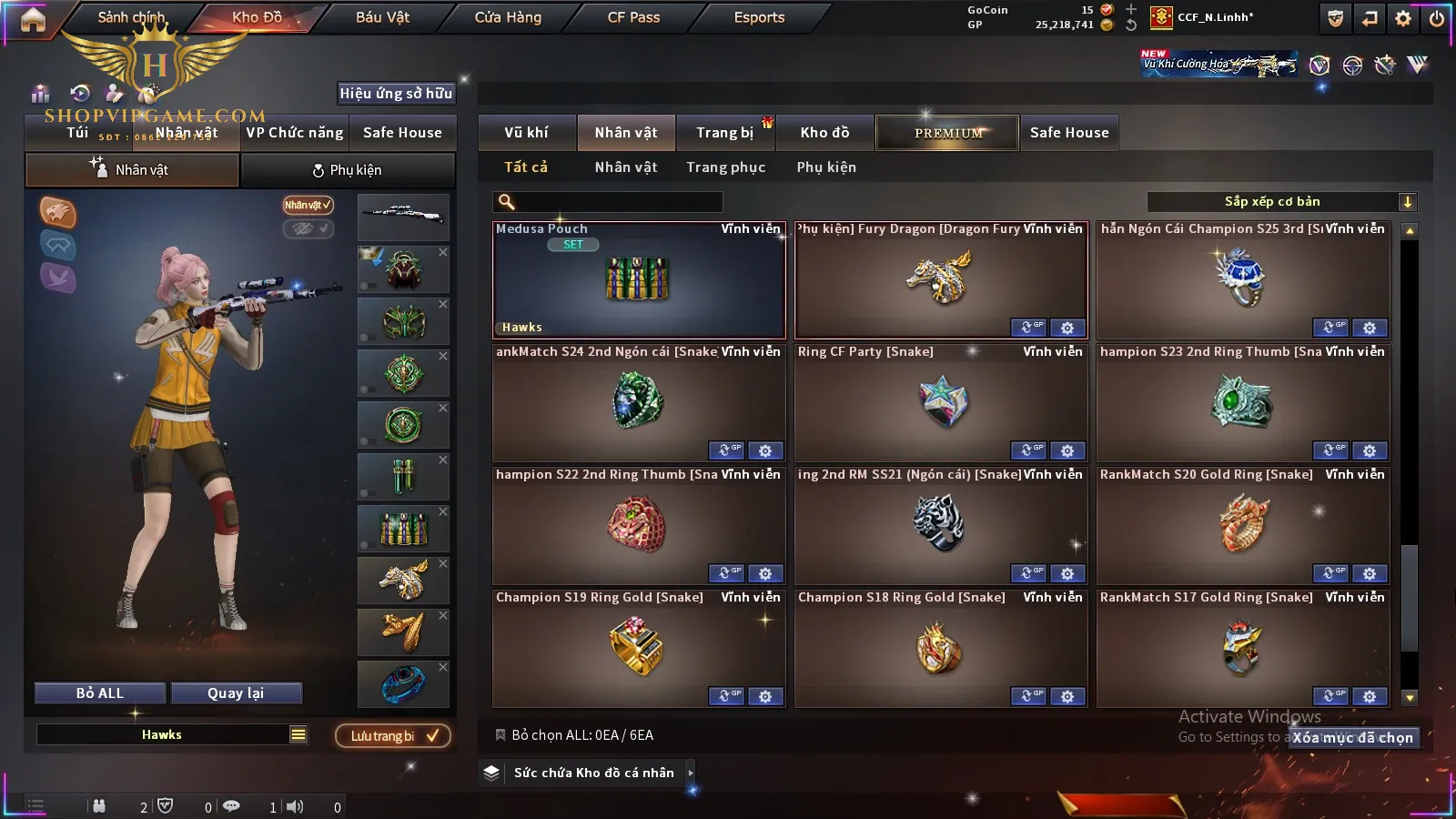The image size is (1456, 819).
Task: Select the Medusa Pouch item
Action: pyautogui.click(x=639, y=280)
